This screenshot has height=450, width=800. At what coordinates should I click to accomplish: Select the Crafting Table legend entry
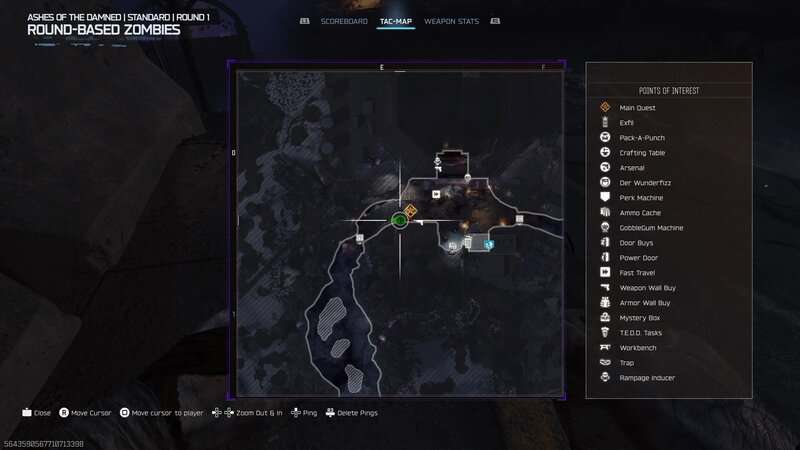[x=642, y=153]
